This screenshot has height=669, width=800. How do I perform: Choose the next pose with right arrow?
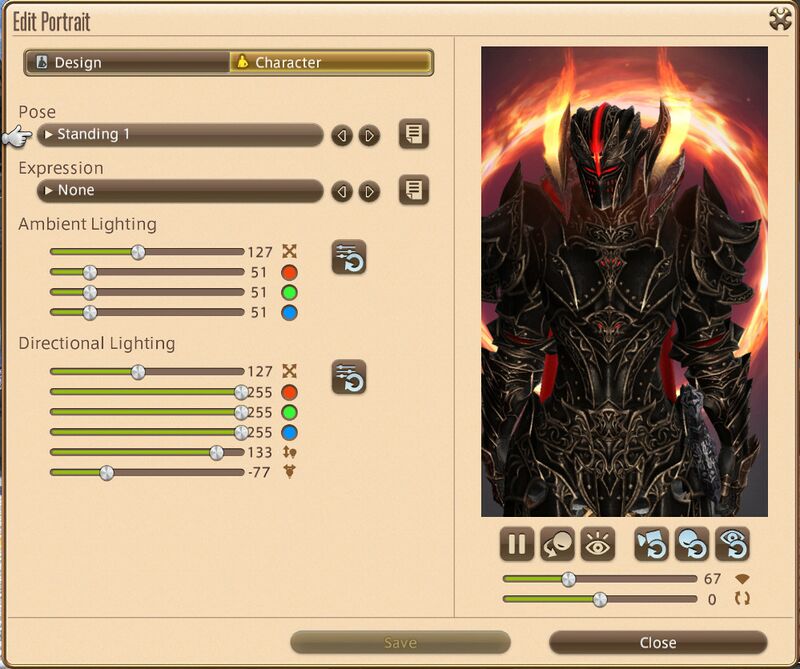370,135
